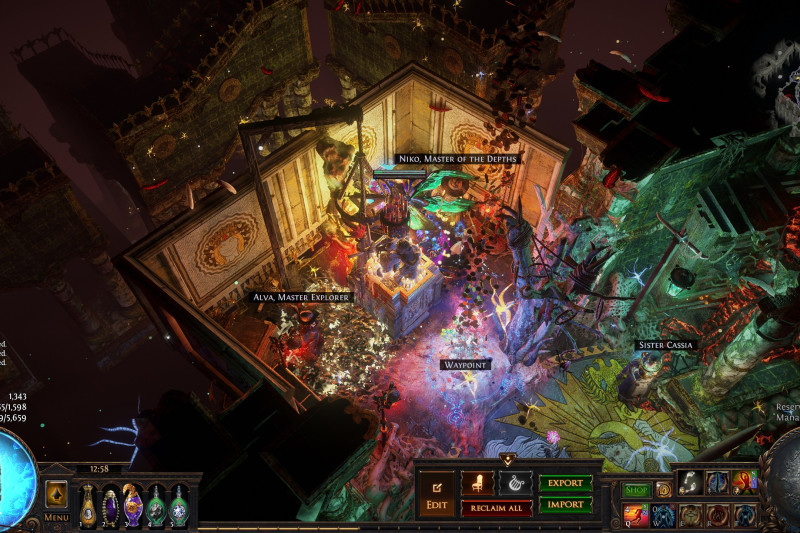Import a hideout layout
The height and width of the screenshot is (533, 800).
tap(565, 505)
